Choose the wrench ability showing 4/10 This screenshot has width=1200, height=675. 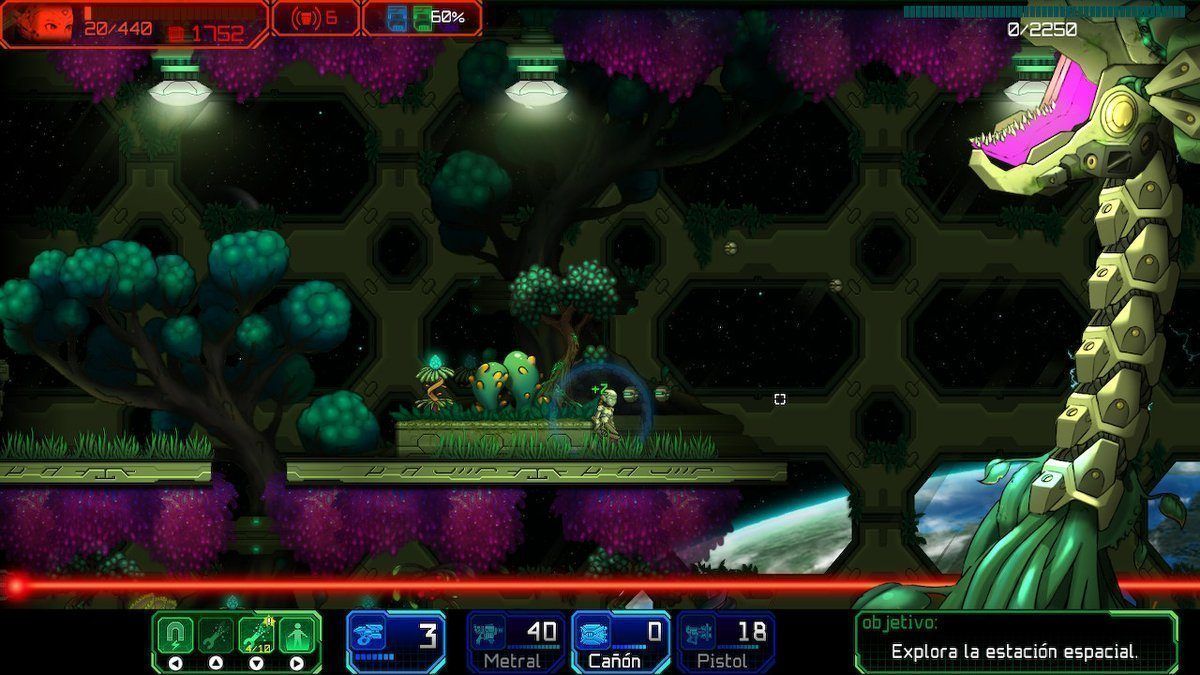(257, 635)
